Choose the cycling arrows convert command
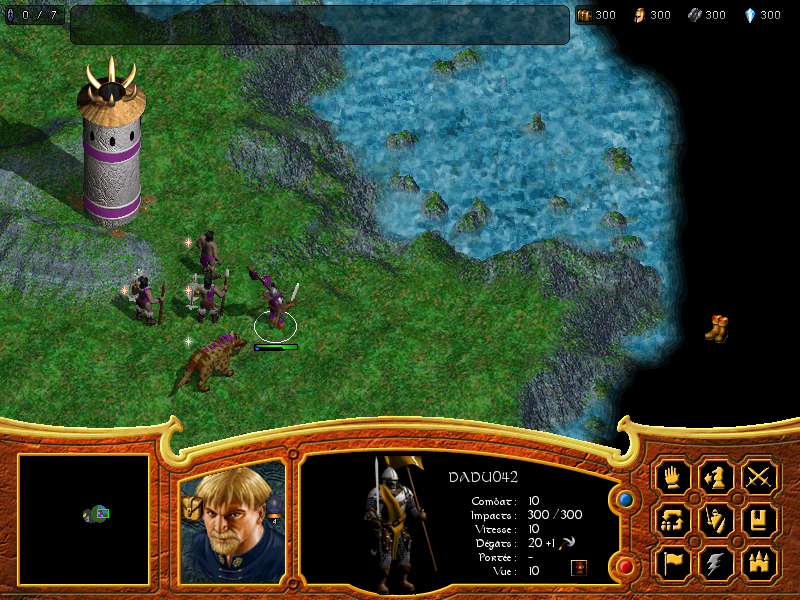Image resolution: width=800 pixels, height=600 pixels. pyautogui.click(x=672, y=520)
